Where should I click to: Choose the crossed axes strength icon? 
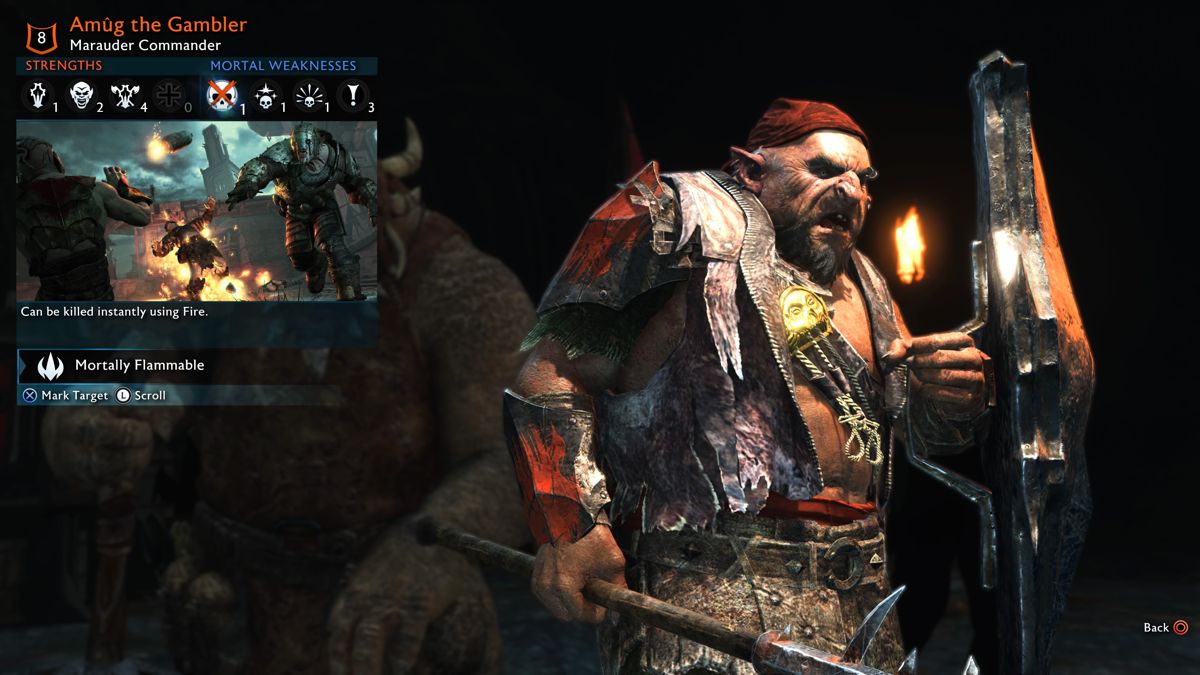click(x=125, y=96)
